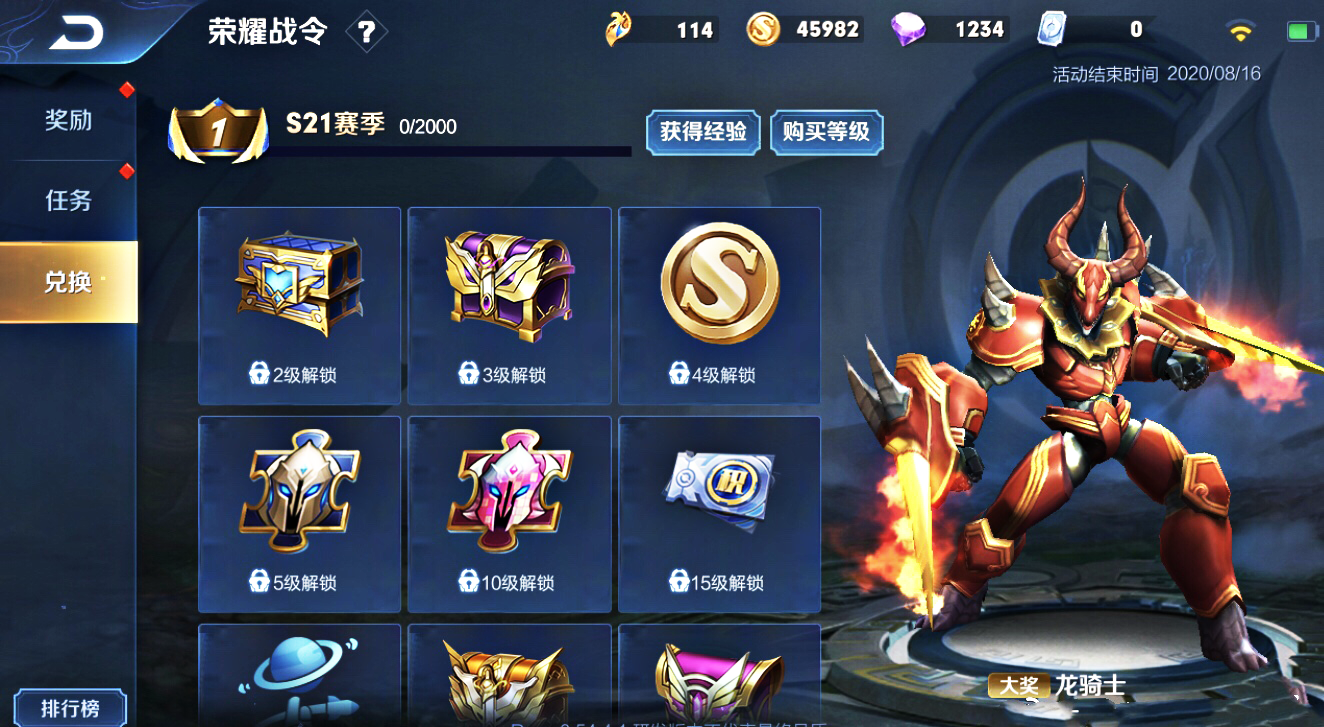
Task: Open the 2级解锁 blue chest reward
Action: [x=299, y=283]
